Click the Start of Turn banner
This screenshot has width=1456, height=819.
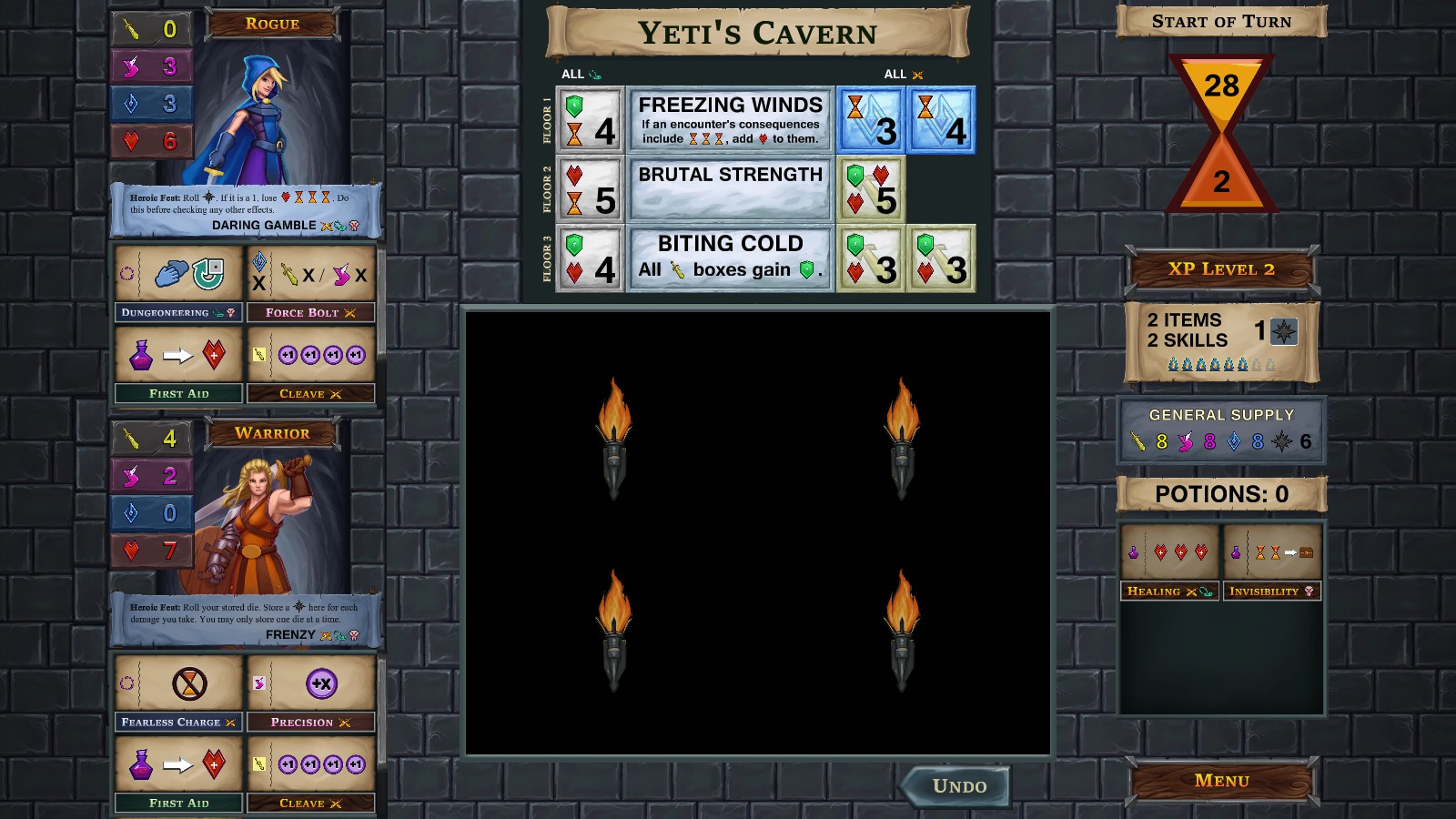1221,21
